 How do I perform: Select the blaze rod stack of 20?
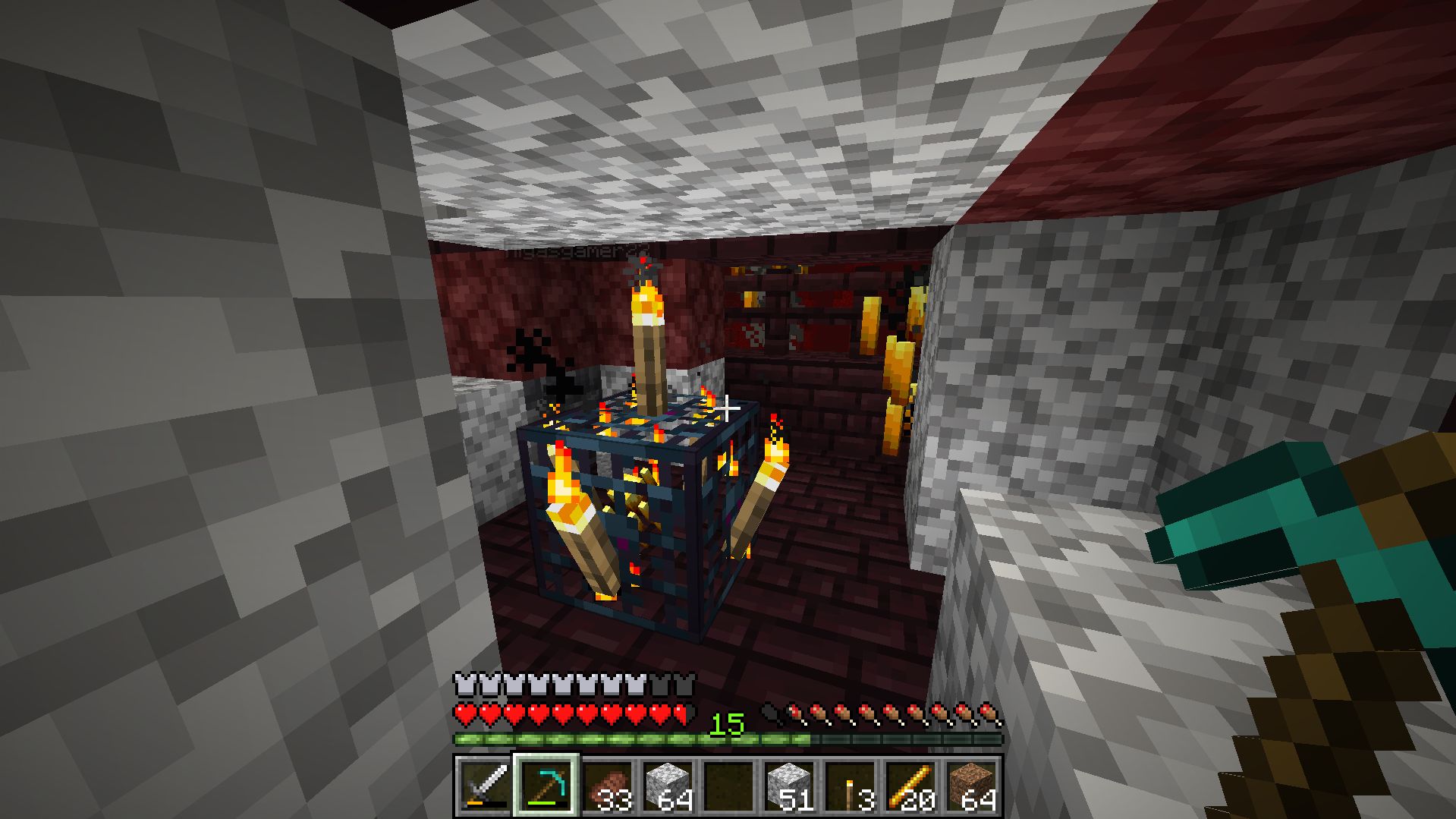pyautogui.click(x=910, y=786)
